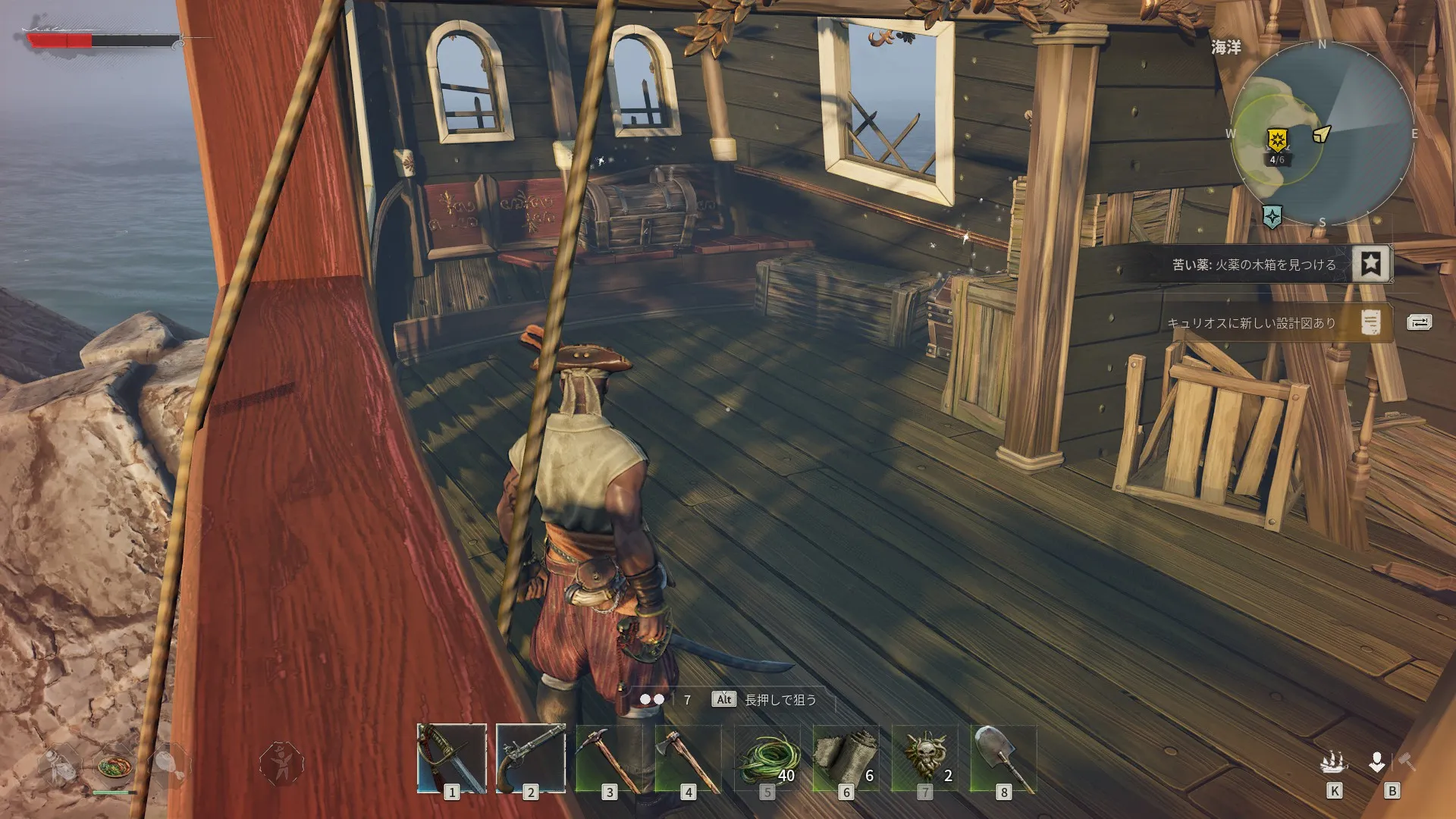The width and height of the screenshot is (1456, 819).
Task: Equip the shovel from the hotbar
Action: tap(1003, 758)
